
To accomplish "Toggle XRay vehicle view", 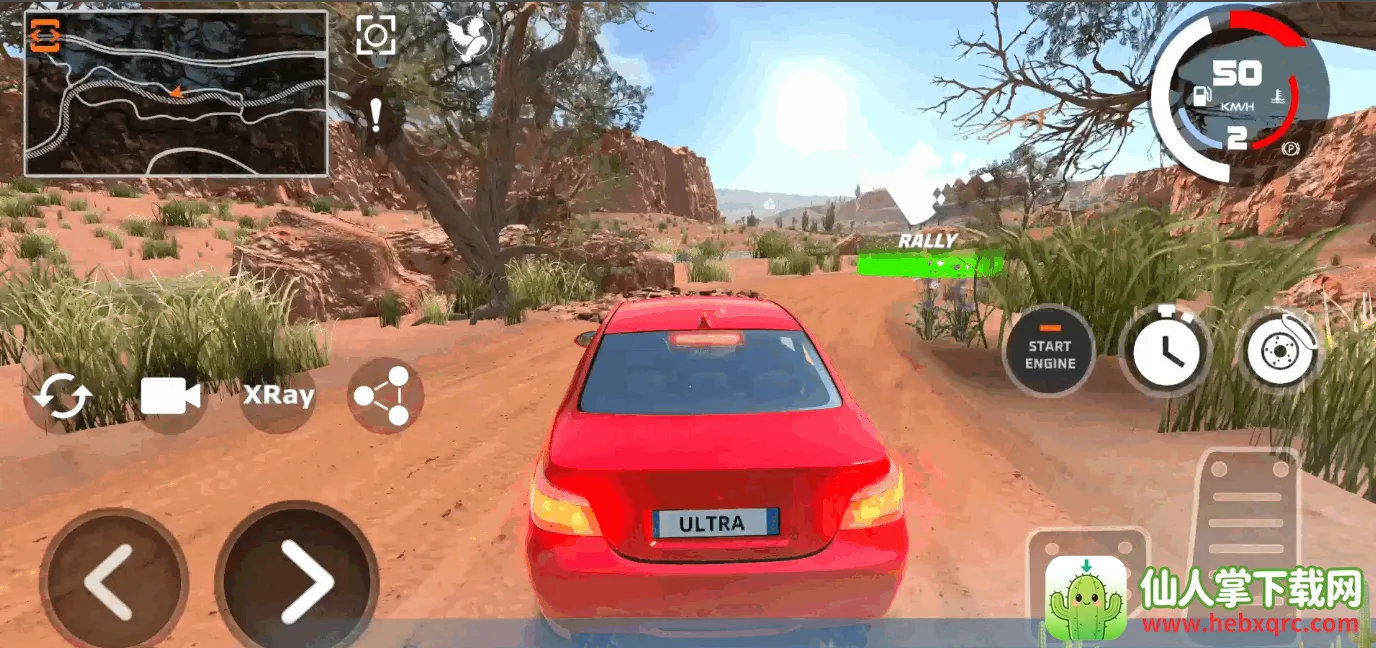I will point(278,396).
